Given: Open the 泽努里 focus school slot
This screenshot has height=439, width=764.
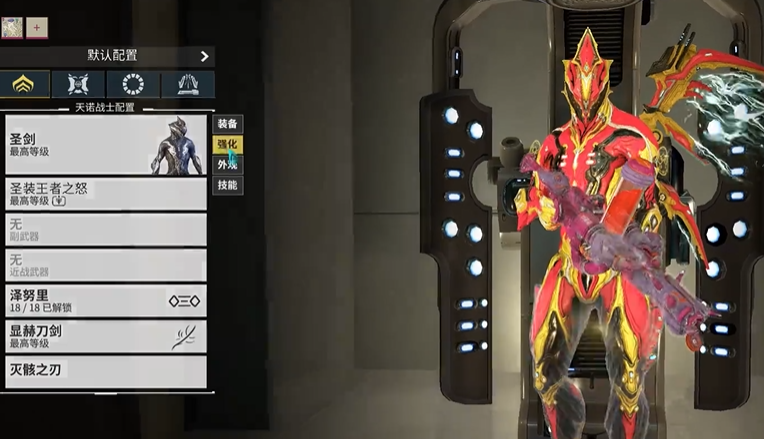Looking at the screenshot, I should click(x=105, y=300).
